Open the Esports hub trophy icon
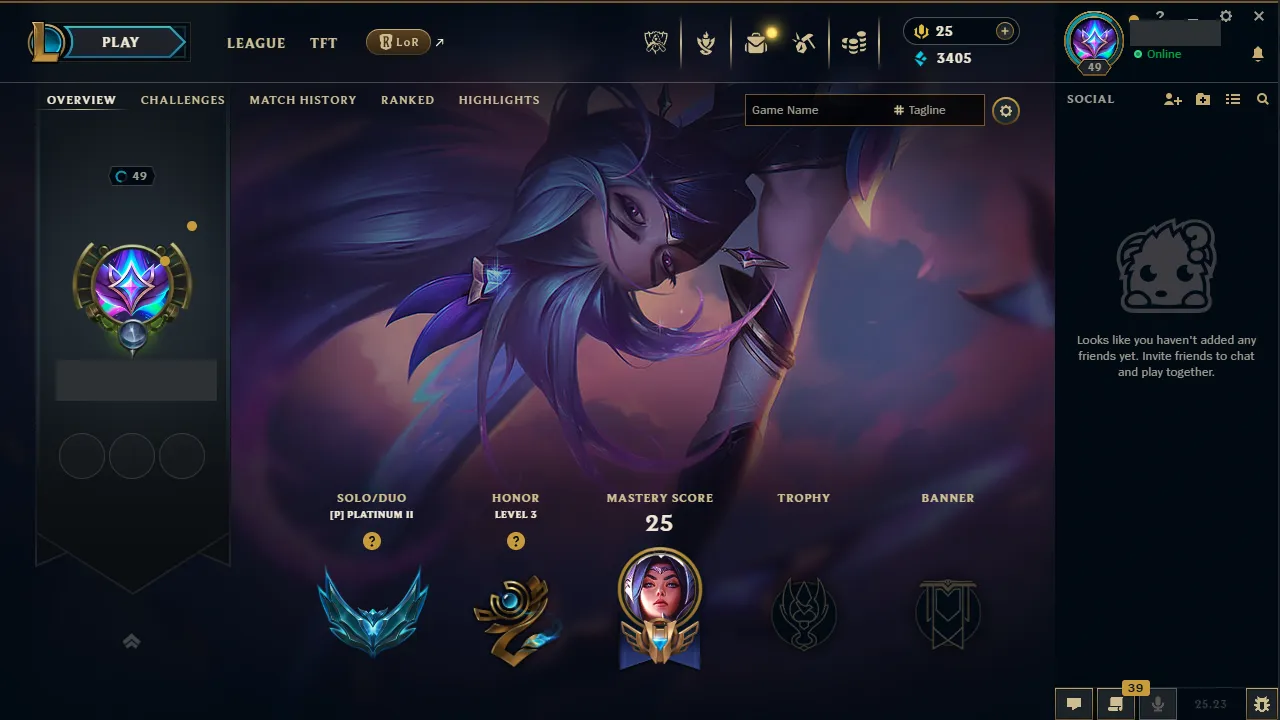1280x720 pixels. pos(655,42)
